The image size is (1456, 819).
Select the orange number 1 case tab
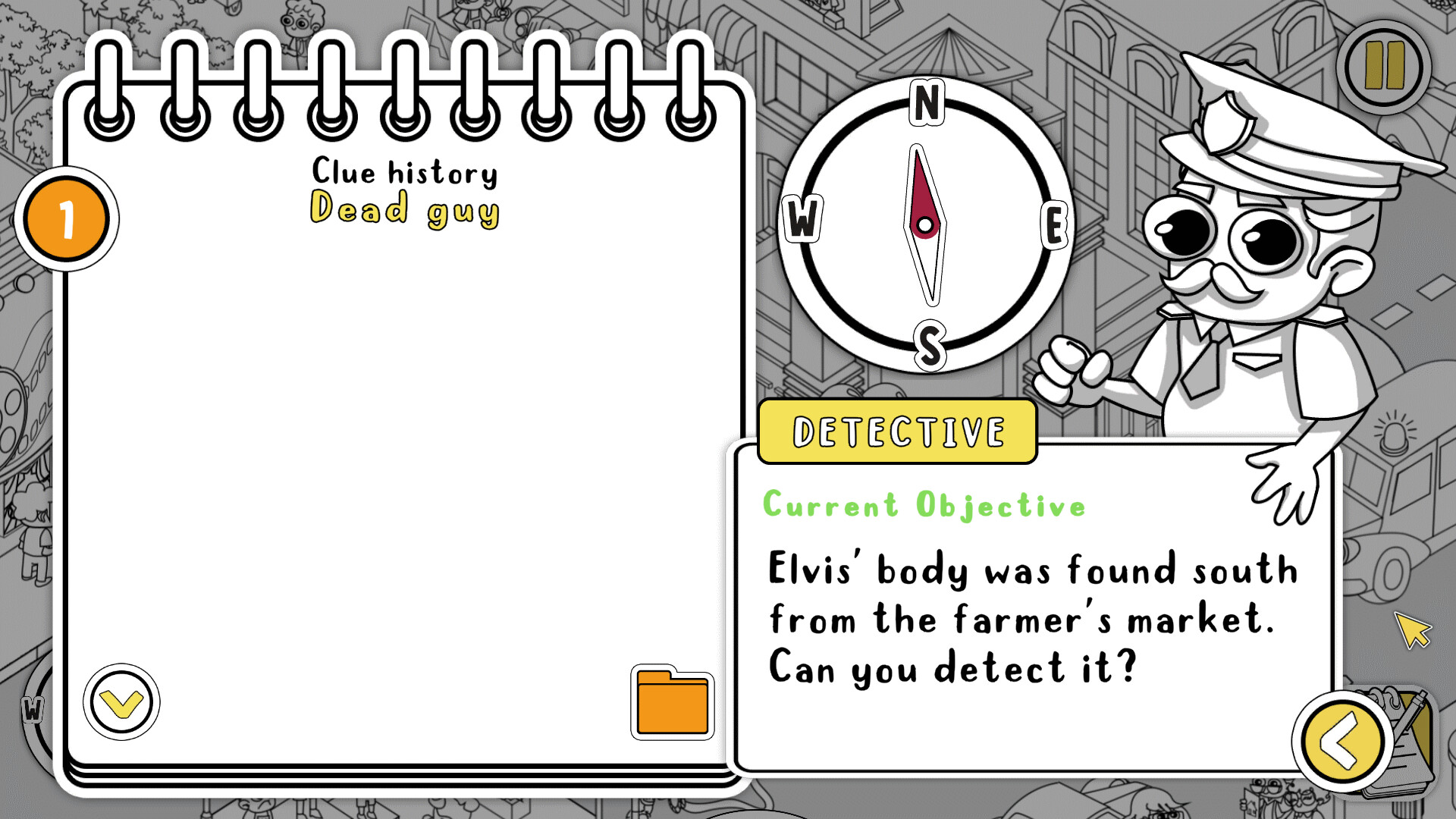(67, 219)
